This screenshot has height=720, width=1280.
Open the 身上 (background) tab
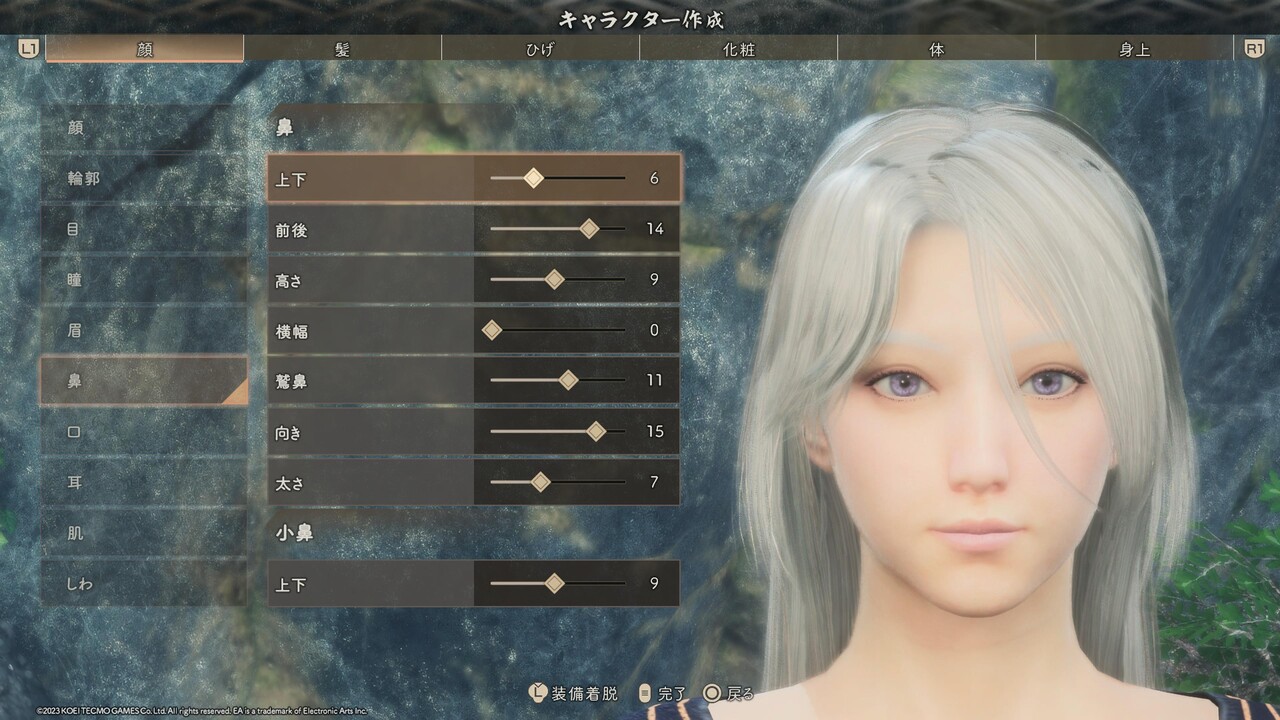click(x=1134, y=49)
